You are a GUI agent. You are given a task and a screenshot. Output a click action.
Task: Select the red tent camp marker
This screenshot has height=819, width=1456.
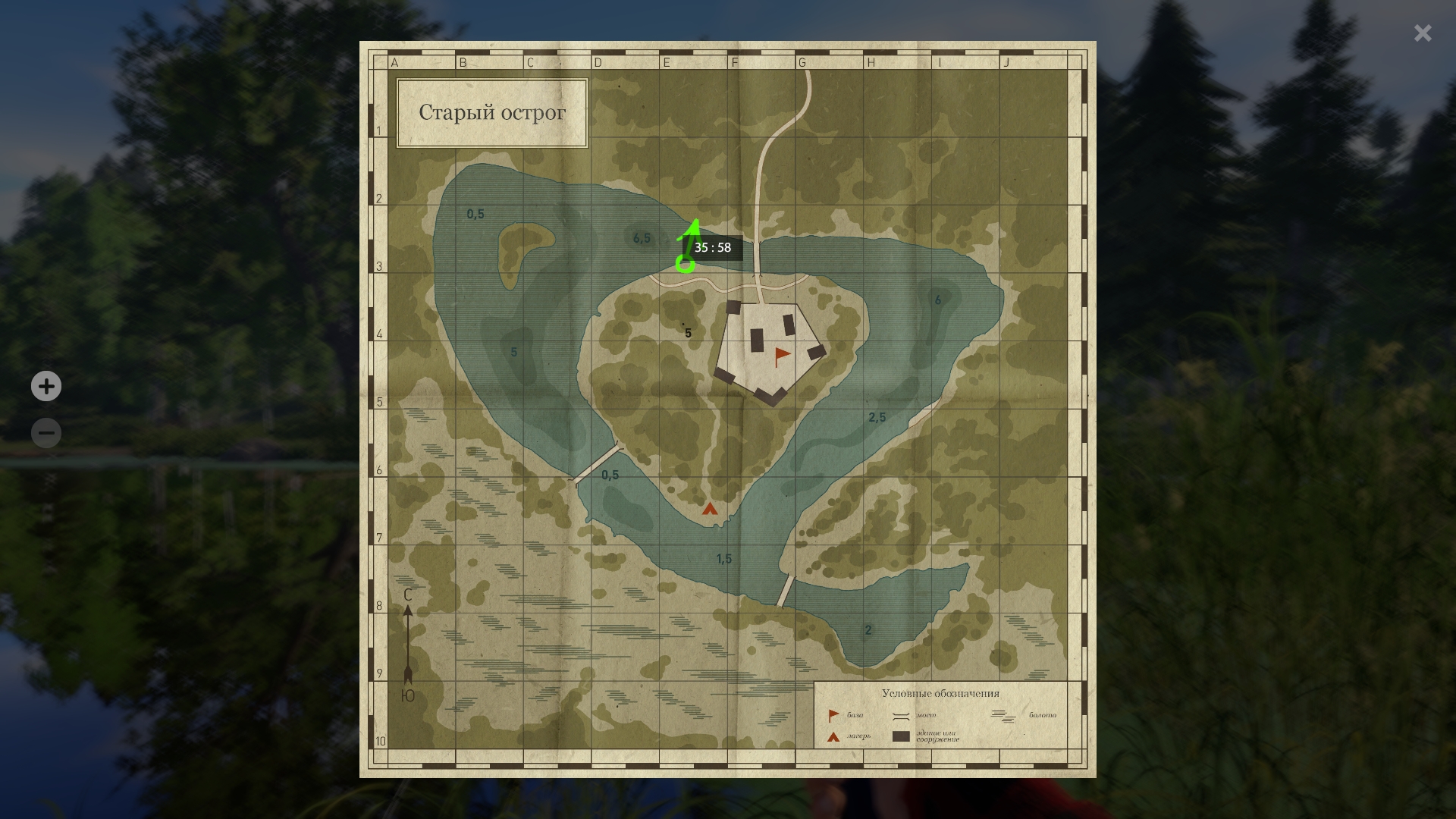tap(710, 509)
